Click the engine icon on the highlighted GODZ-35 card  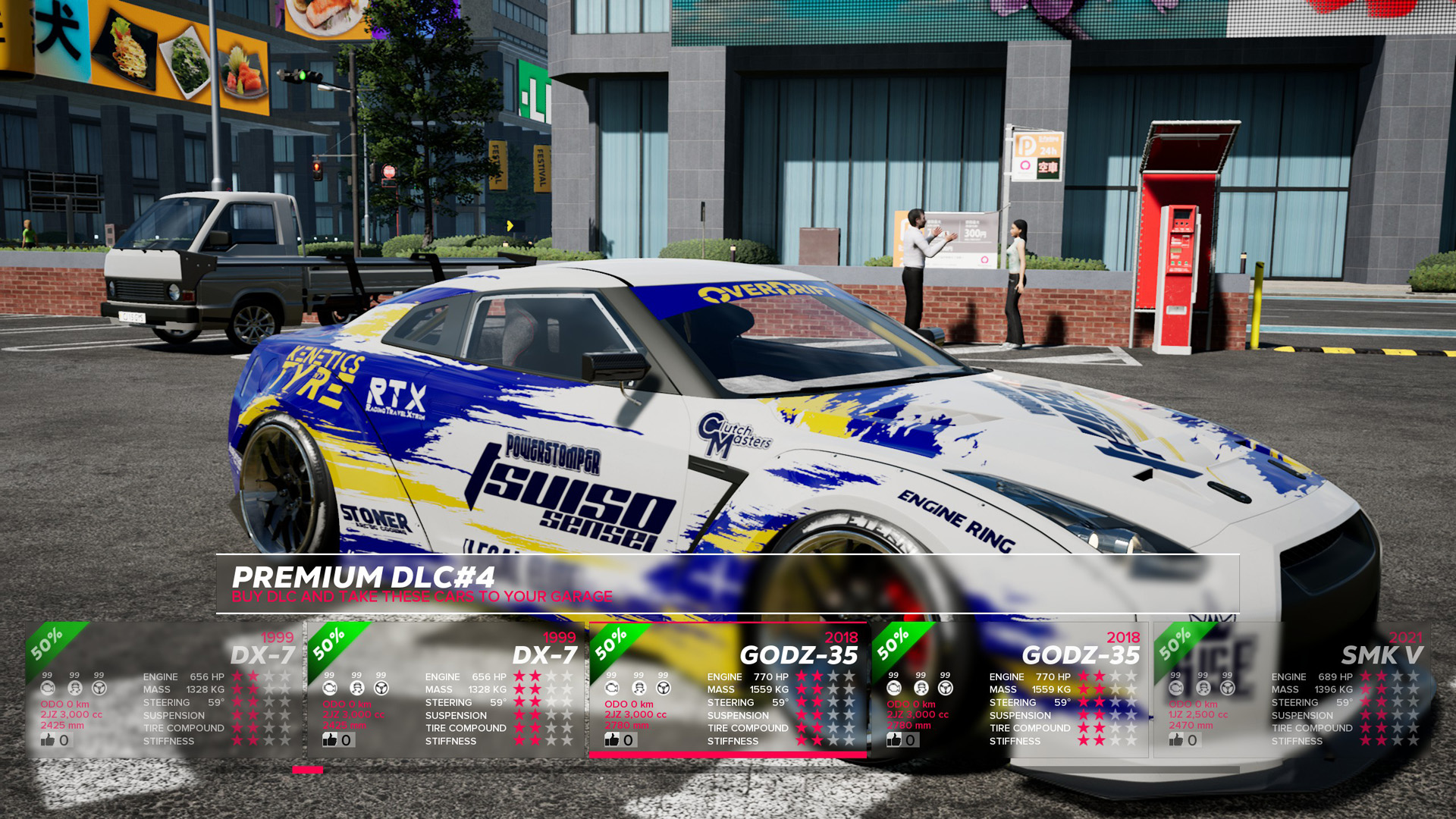coord(611,688)
